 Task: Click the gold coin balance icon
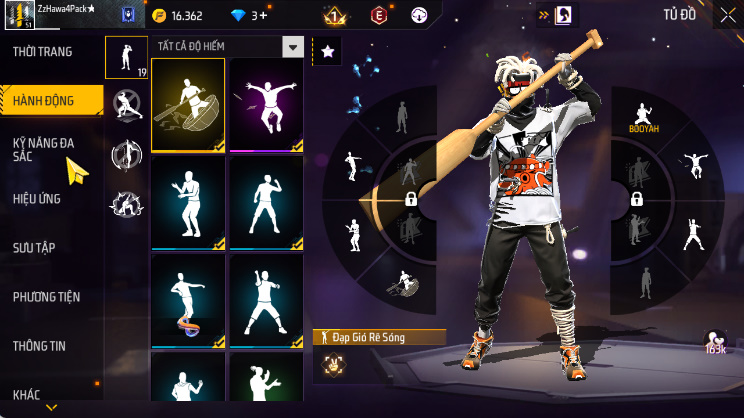(x=160, y=16)
